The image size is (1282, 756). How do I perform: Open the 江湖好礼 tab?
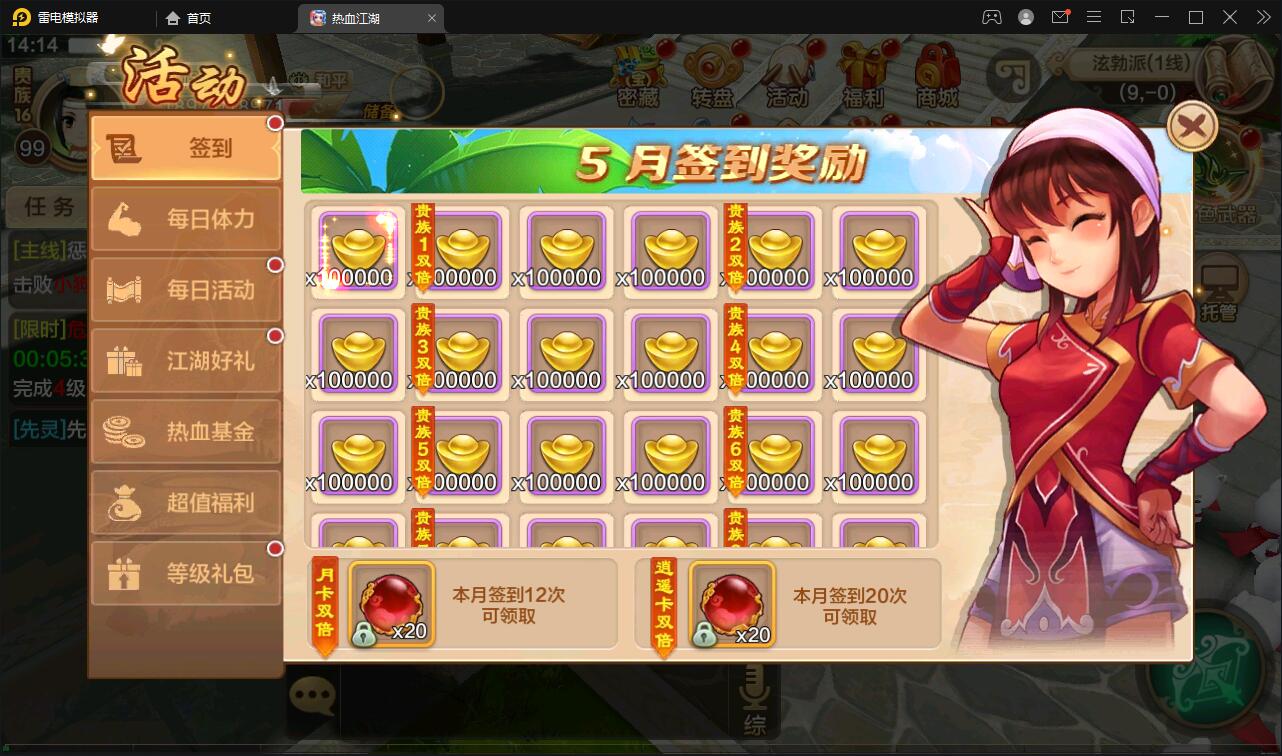coord(185,360)
